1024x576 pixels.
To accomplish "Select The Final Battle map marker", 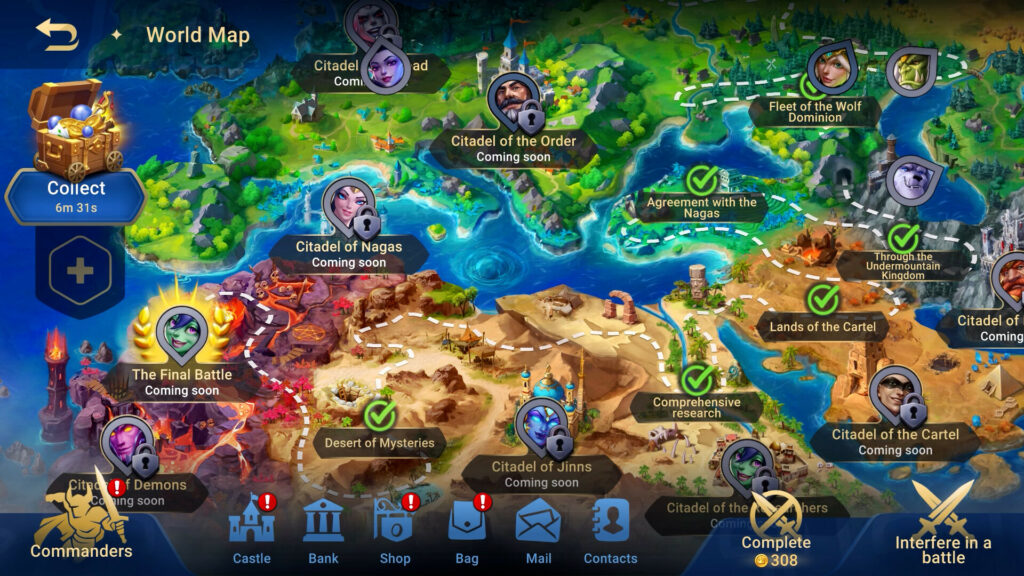I will (181, 335).
